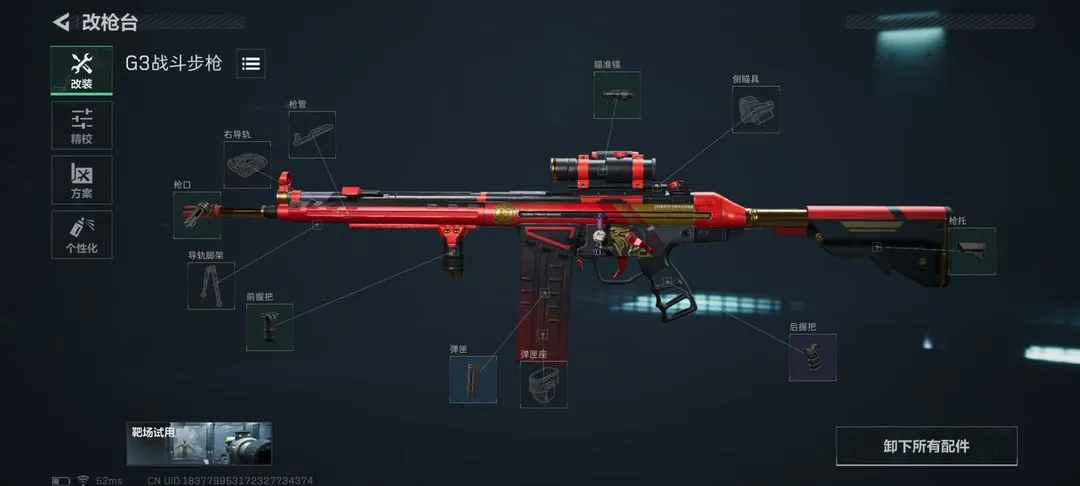Choose the 枪口 attachment slot
Image resolution: width=1080 pixels, height=486 pixels.
[197, 215]
